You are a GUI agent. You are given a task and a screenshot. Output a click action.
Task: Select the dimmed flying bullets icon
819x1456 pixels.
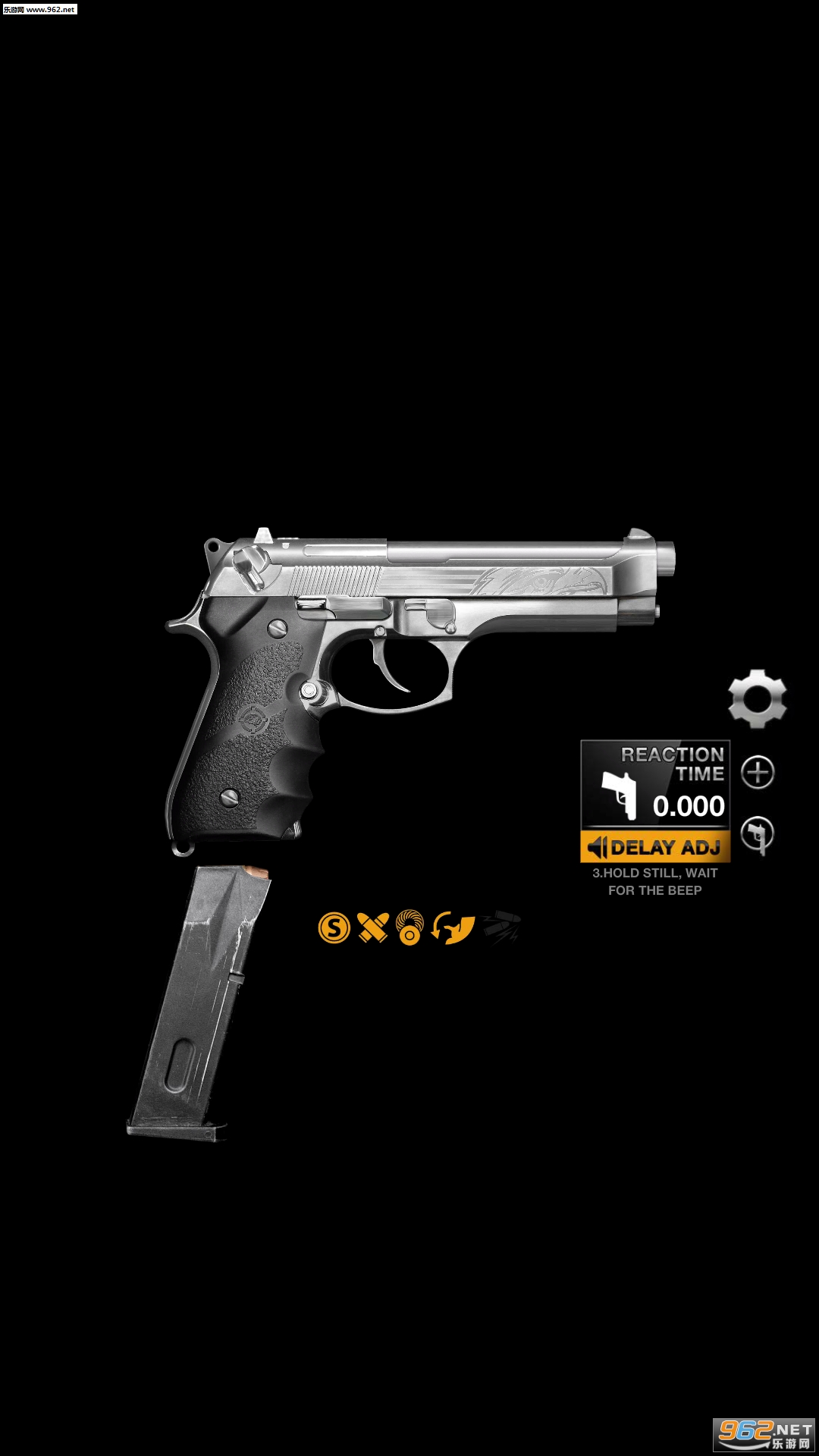pyautogui.click(x=501, y=927)
